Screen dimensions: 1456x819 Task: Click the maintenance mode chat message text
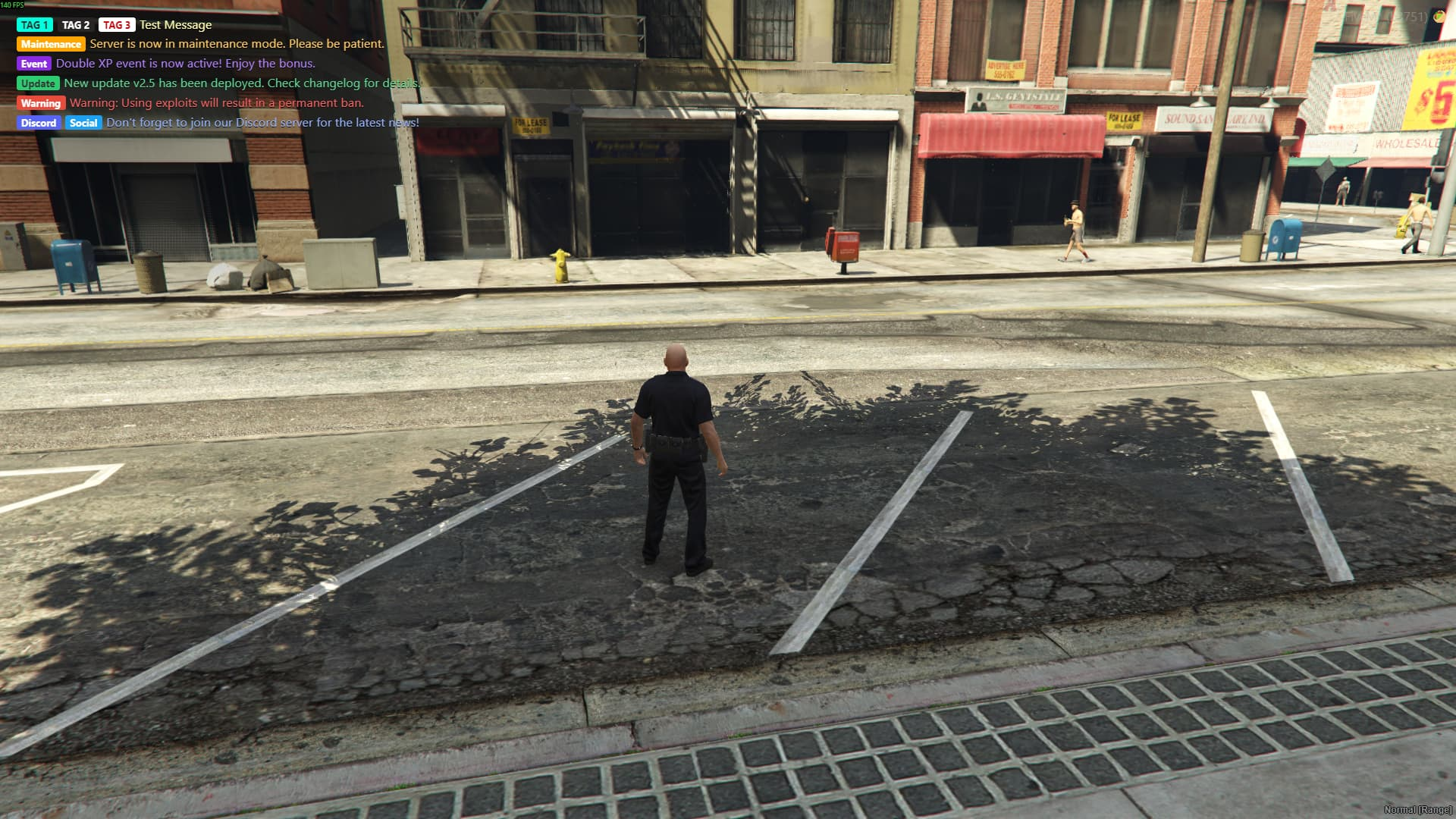click(x=237, y=44)
